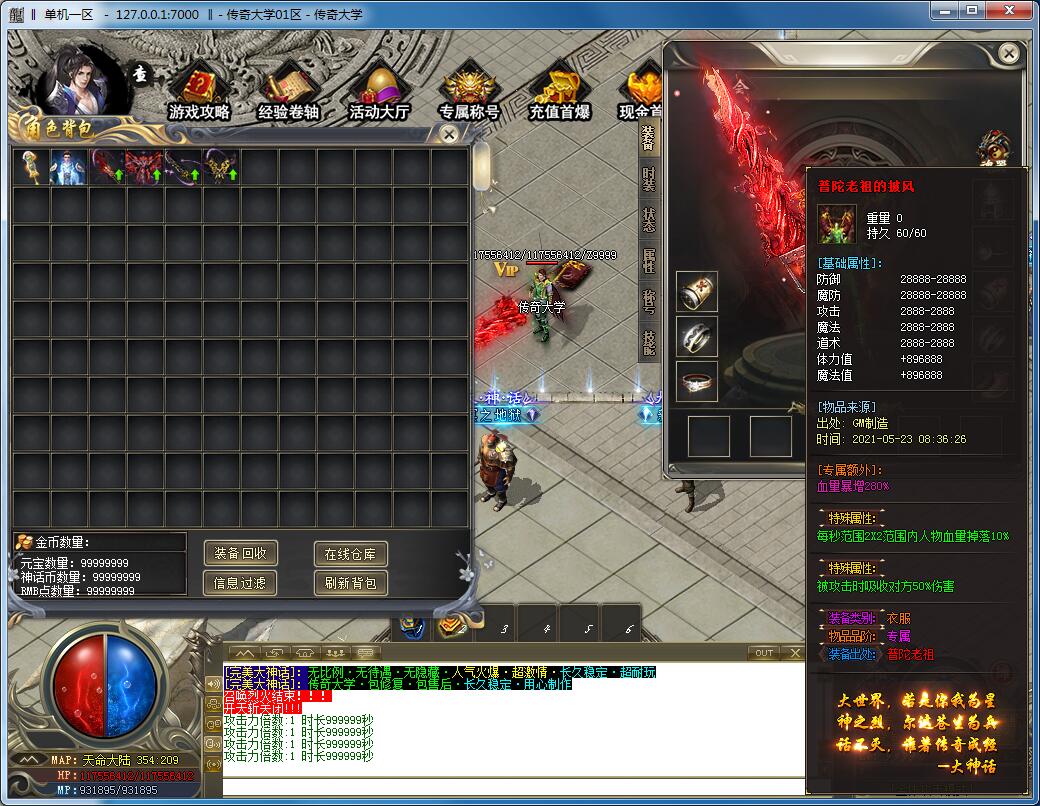Open the 在线仓库 online warehouse
The height and width of the screenshot is (806, 1040).
point(350,553)
